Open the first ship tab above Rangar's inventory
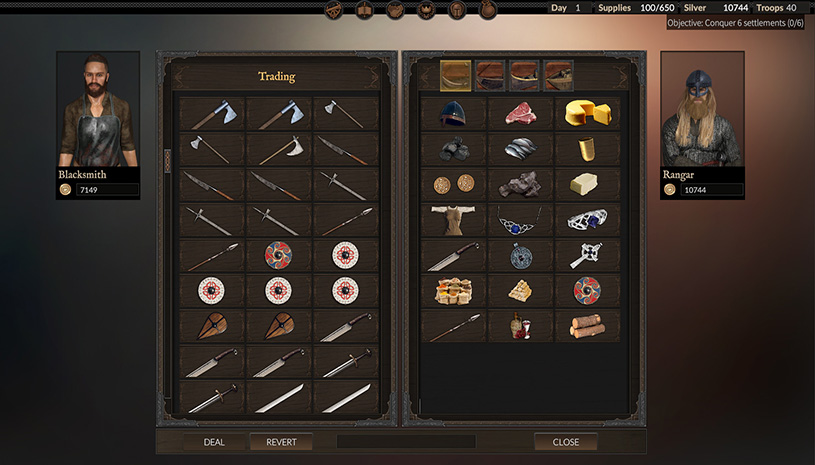 pos(455,75)
